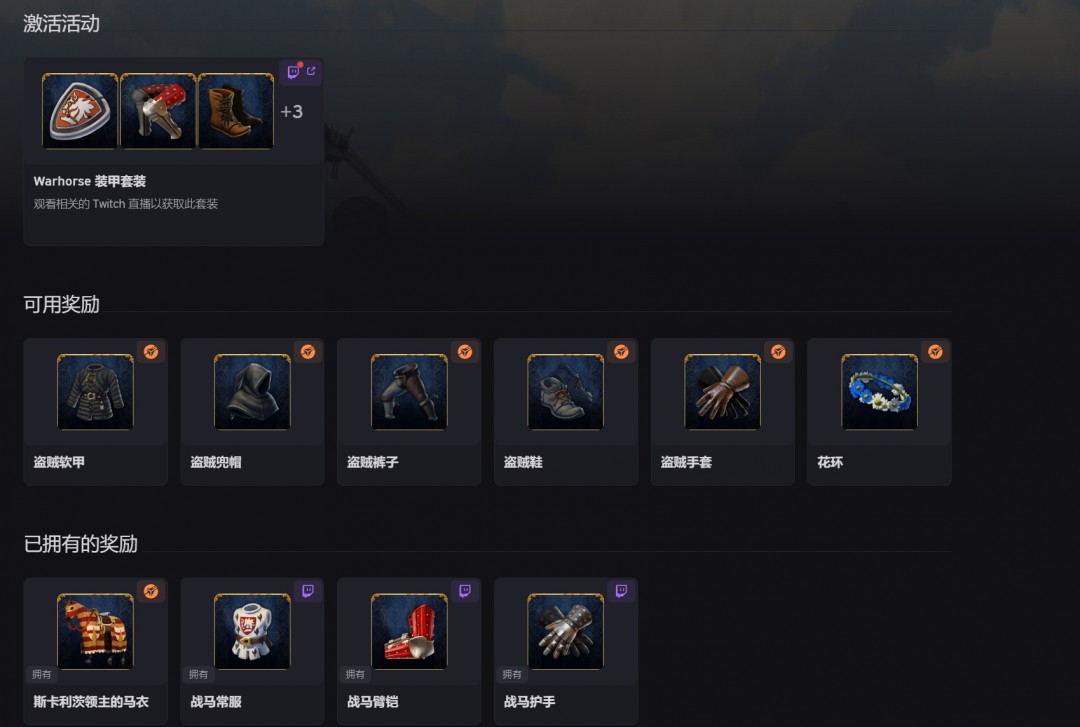Click the Twitch badge on 战马护手 card
The width and height of the screenshot is (1080, 727).
point(621,592)
